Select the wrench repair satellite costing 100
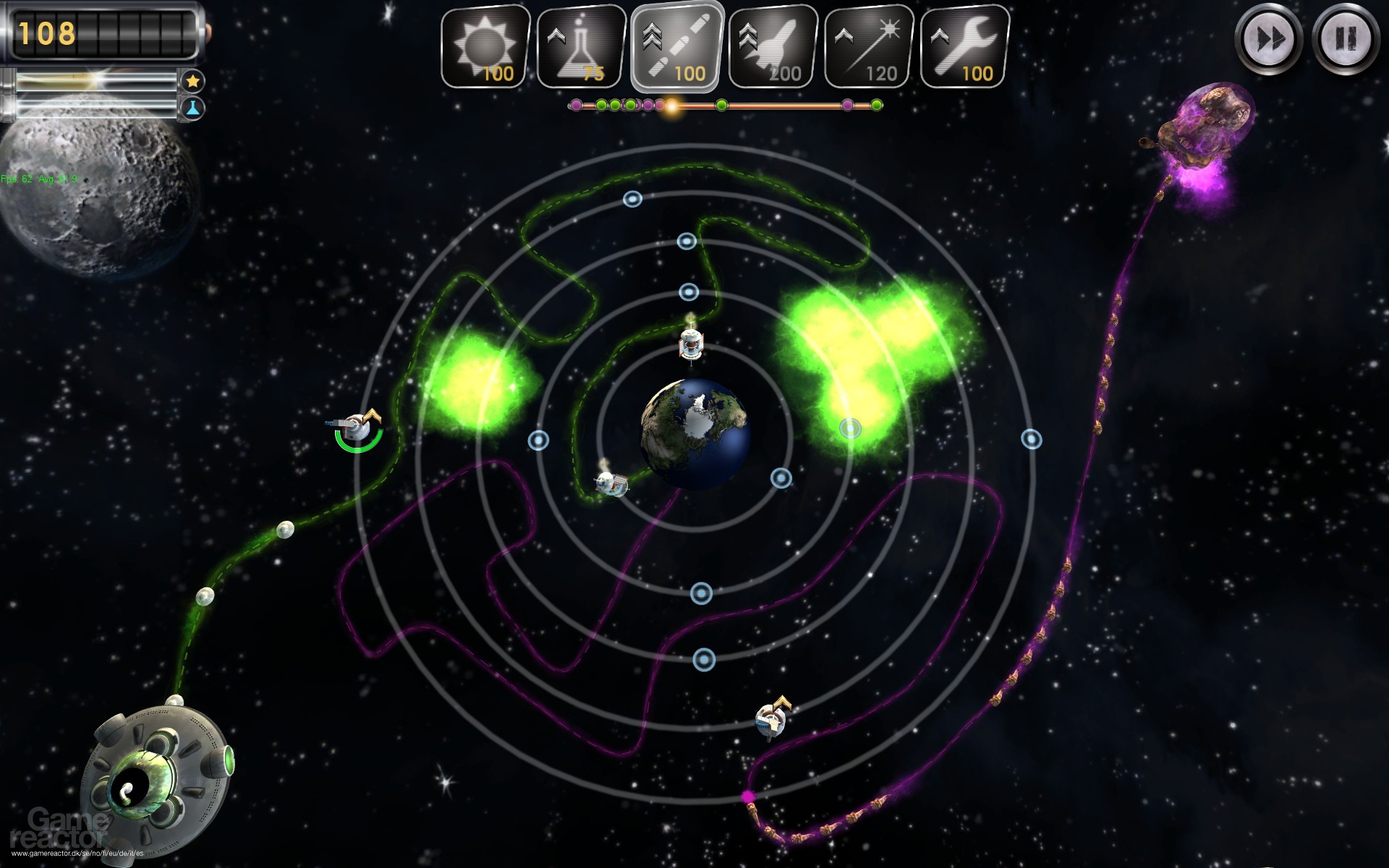The image size is (1389, 868). pyautogui.click(x=965, y=47)
